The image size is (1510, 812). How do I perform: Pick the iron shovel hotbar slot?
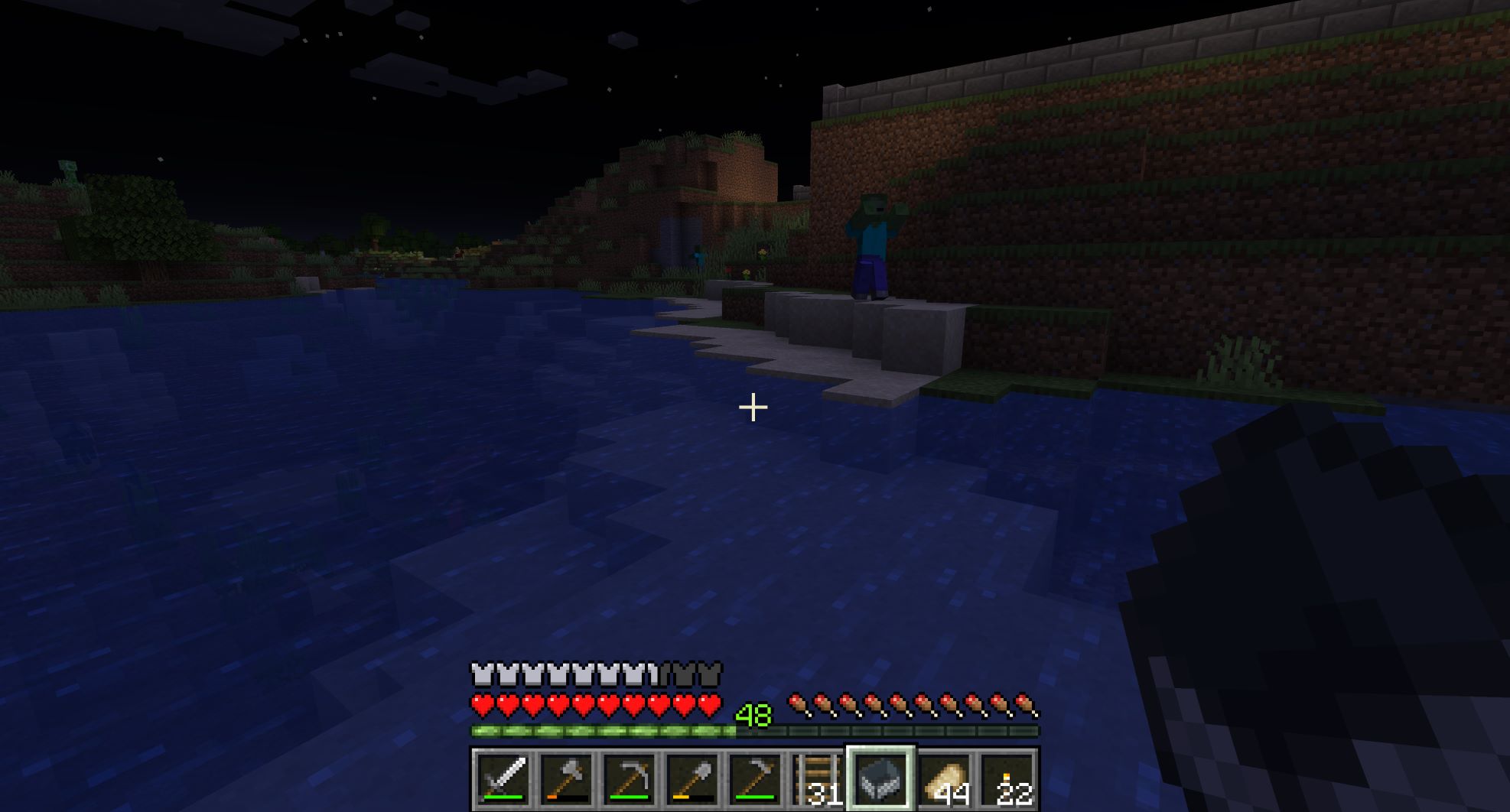(x=692, y=779)
